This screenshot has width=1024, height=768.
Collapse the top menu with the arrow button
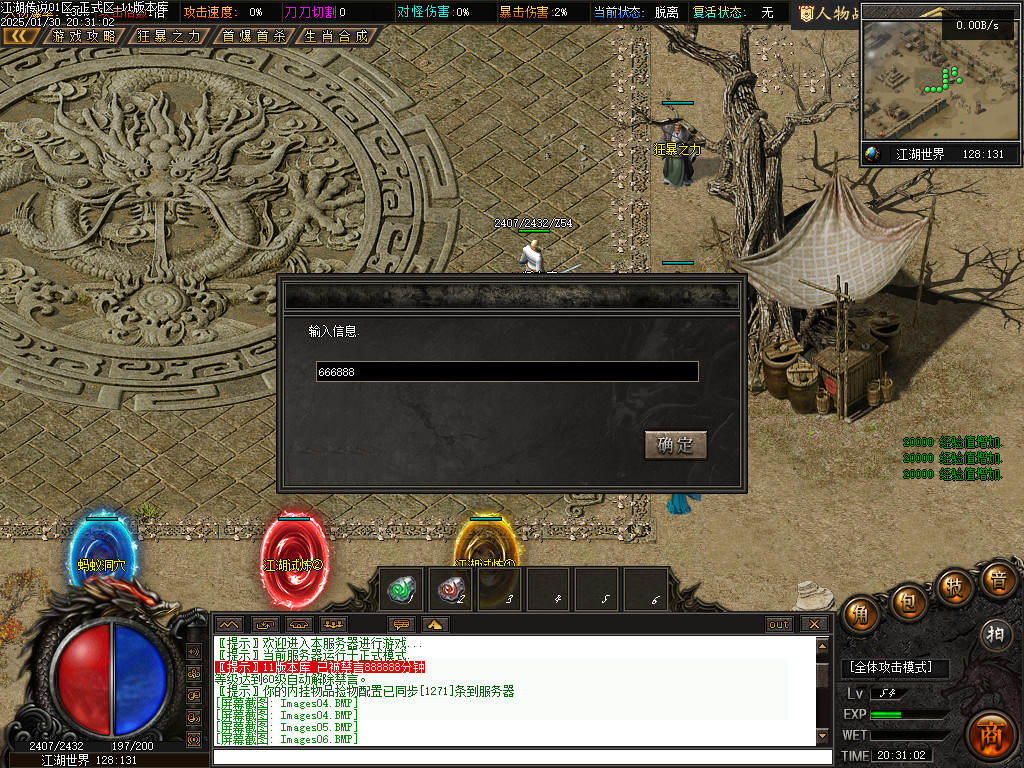click(20, 36)
